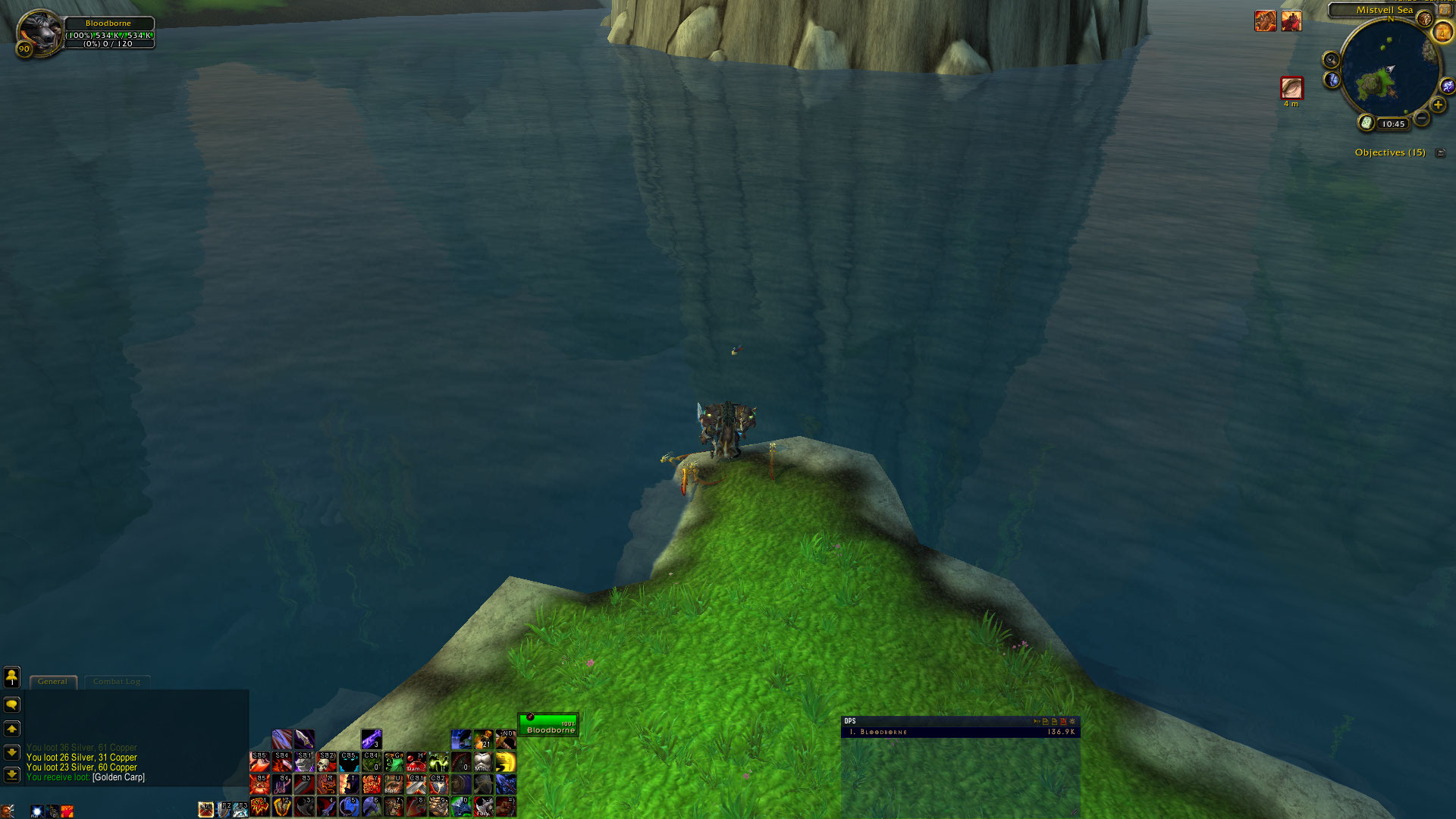
Task: Collapse the Objectives tracker
Action: pos(1441,152)
